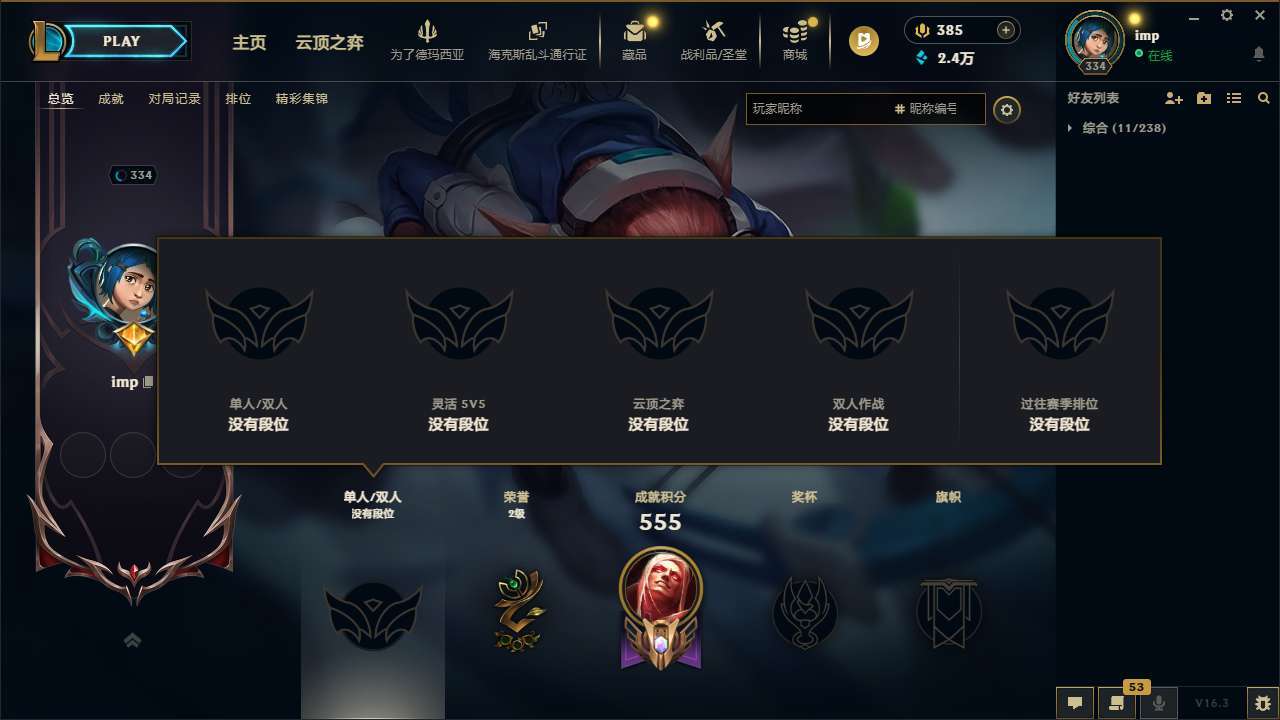Open the friend search magnifier icon
This screenshot has width=1280, height=720.
(x=1264, y=98)
